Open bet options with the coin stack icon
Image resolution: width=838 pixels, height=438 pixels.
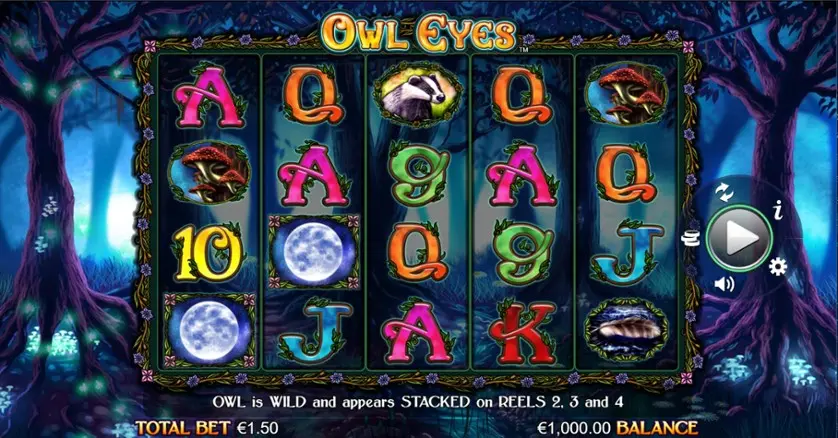click(x=690, y=237)
